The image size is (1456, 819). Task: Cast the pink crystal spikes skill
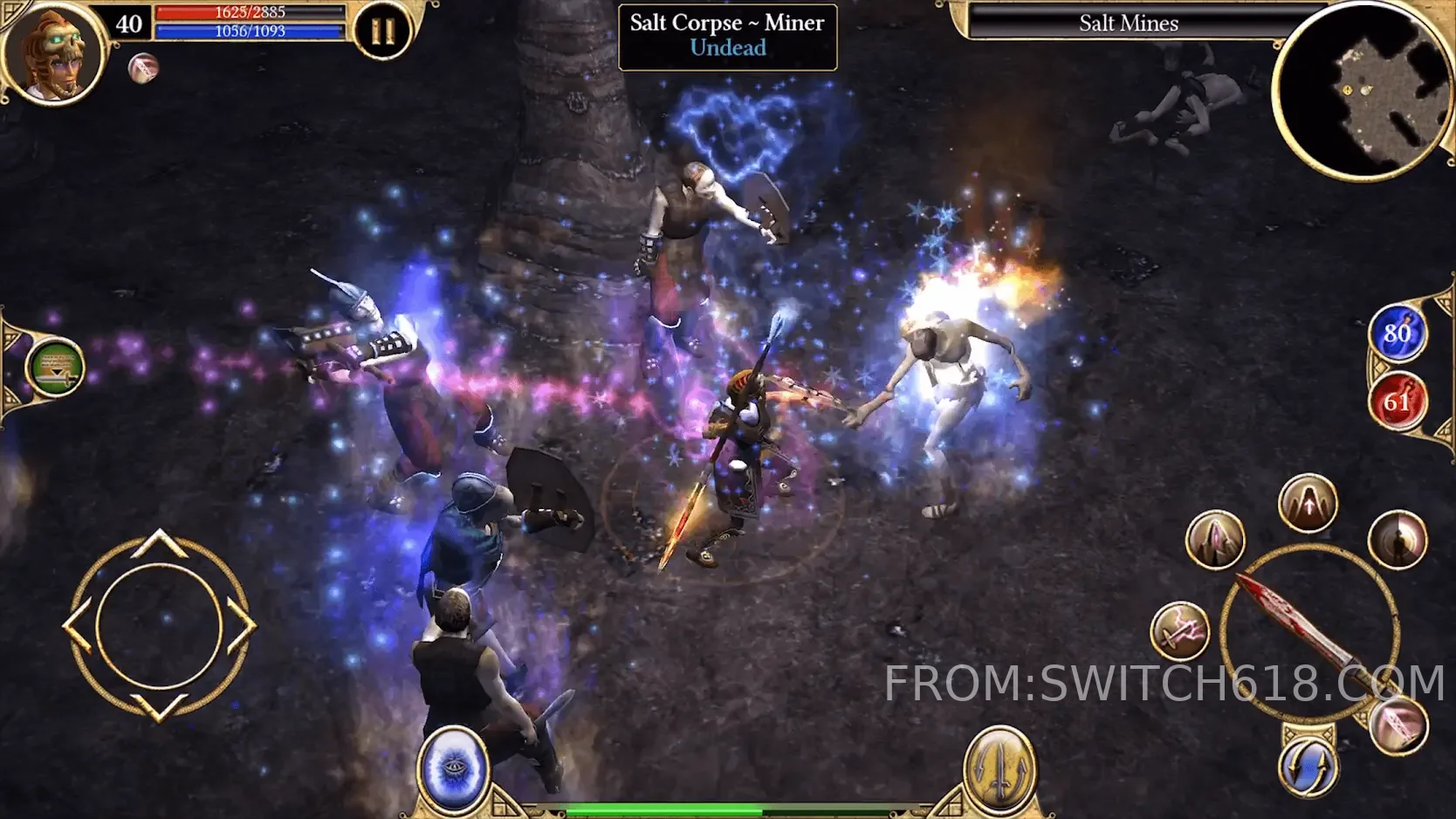coord(1214,540)
